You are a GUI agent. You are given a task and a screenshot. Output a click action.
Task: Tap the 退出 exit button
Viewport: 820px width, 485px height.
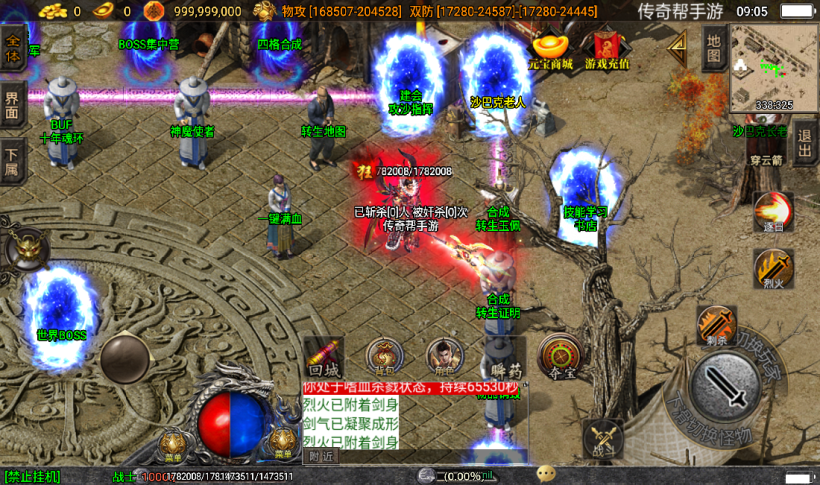(805, 146)
